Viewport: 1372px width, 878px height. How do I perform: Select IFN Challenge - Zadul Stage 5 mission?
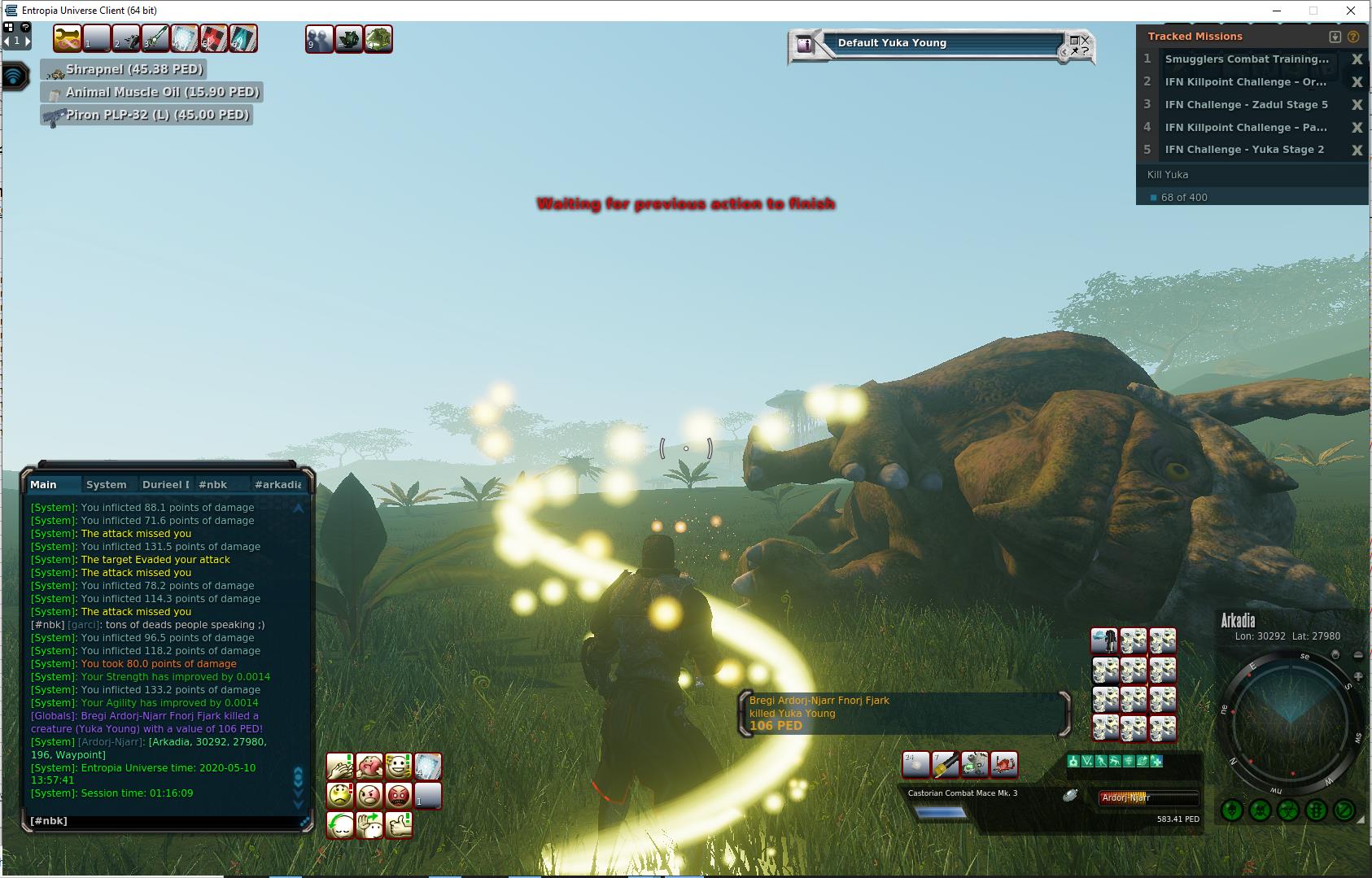(1246, 104)
